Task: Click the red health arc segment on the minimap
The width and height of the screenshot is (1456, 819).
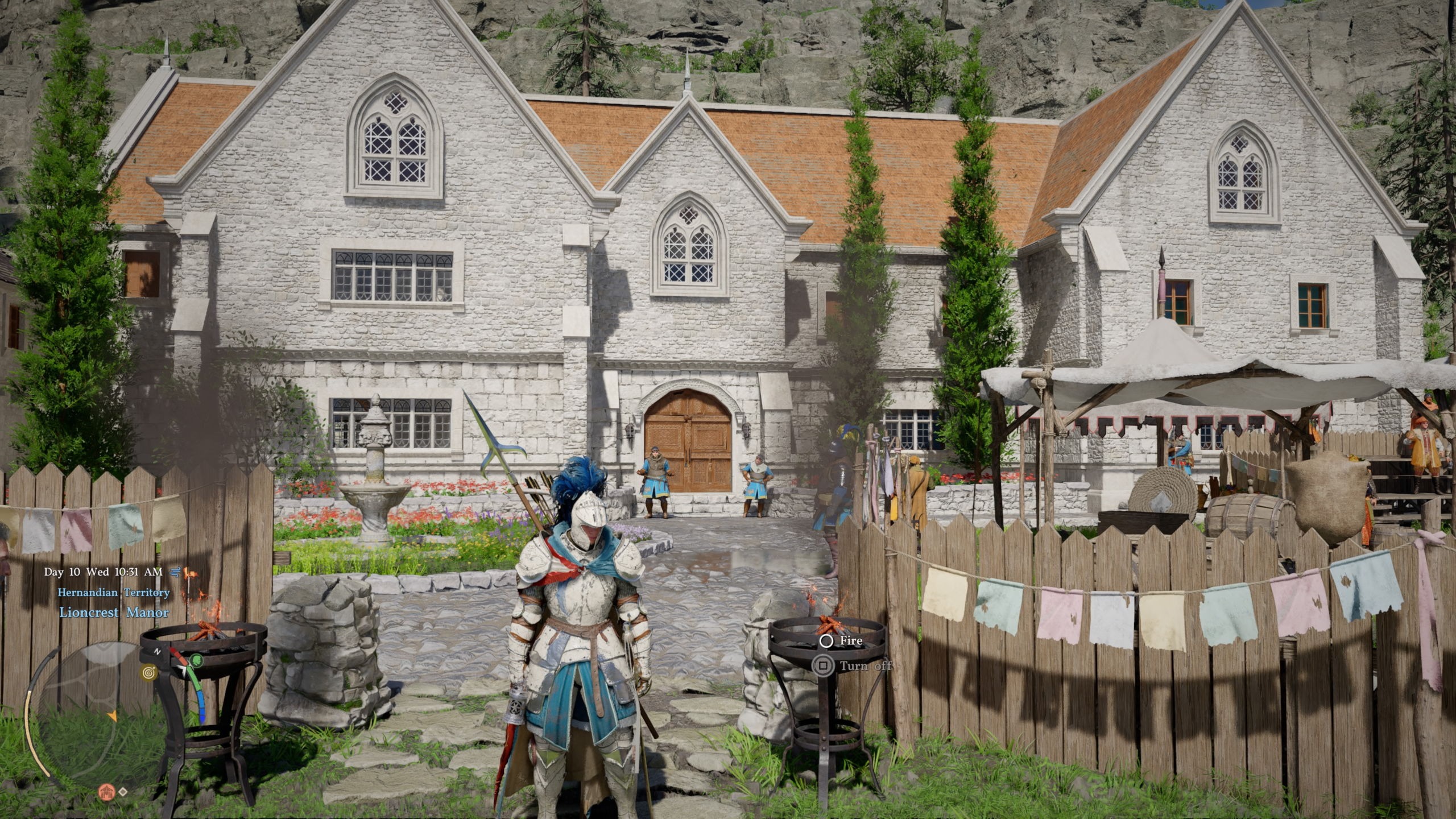Action: (176, 653)
